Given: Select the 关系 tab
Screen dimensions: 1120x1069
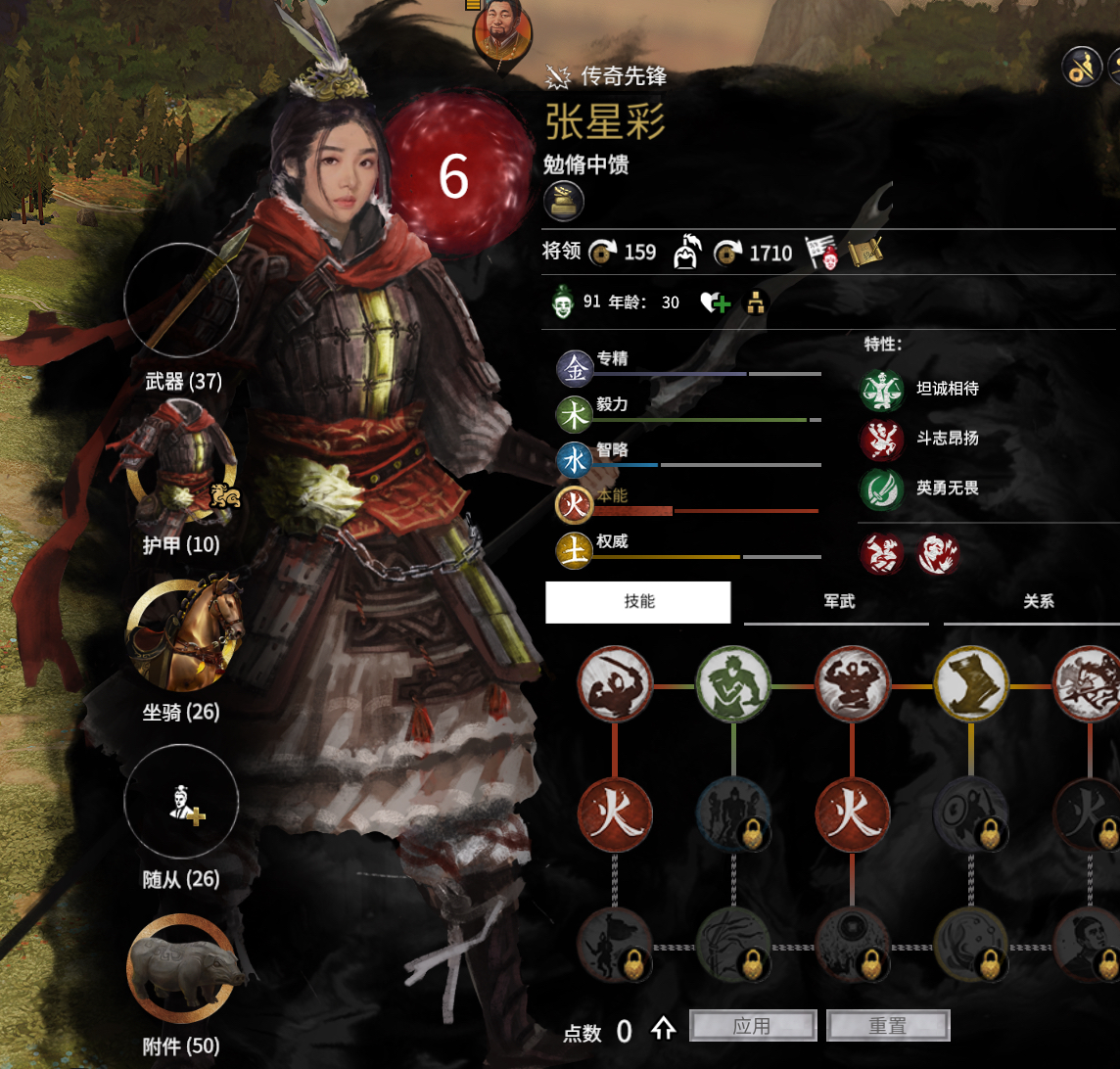Looking at the screenshot, I should coord(1037,602).
